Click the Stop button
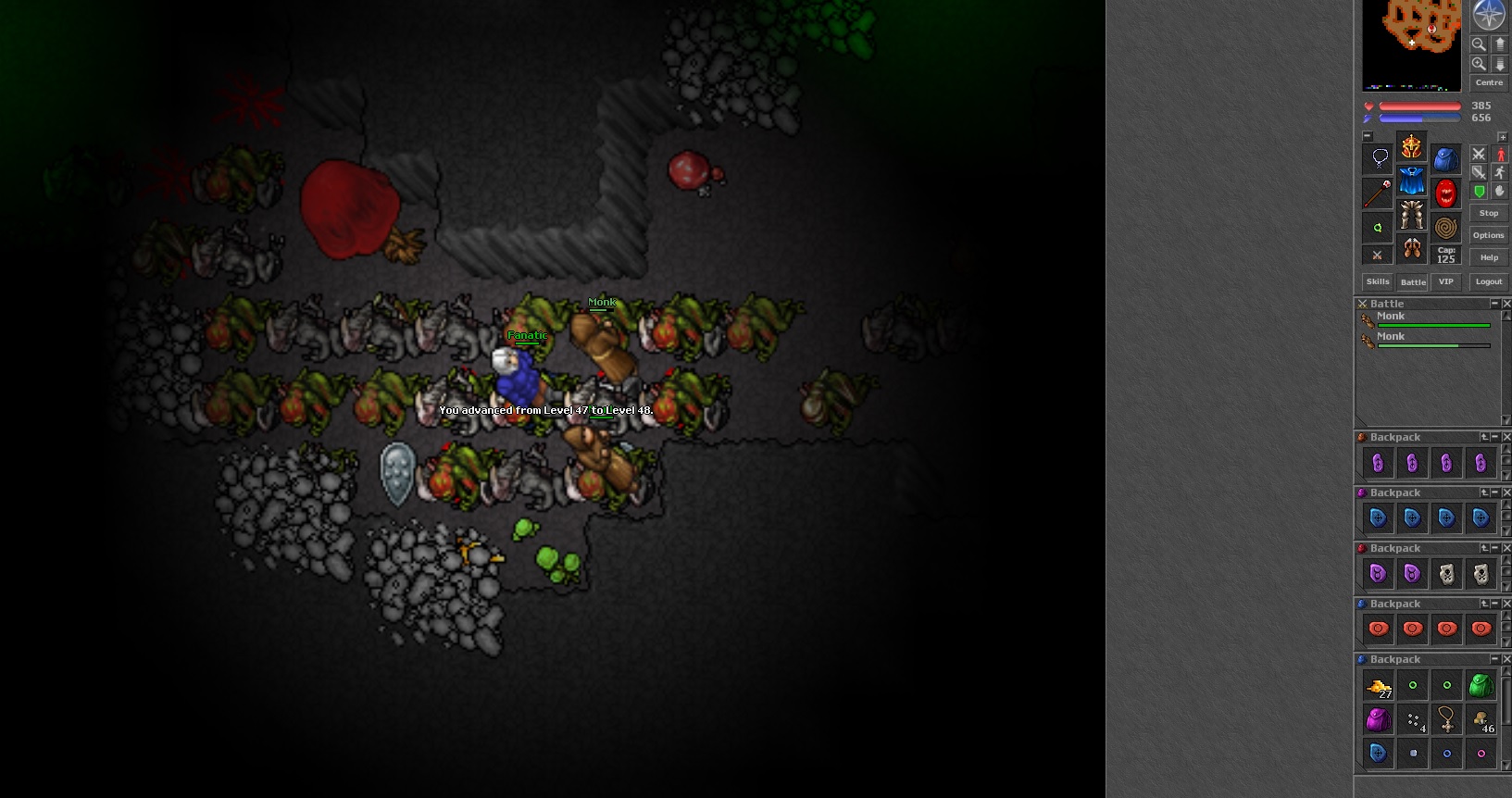The image size is (1512, 798). click(1489, 213)
